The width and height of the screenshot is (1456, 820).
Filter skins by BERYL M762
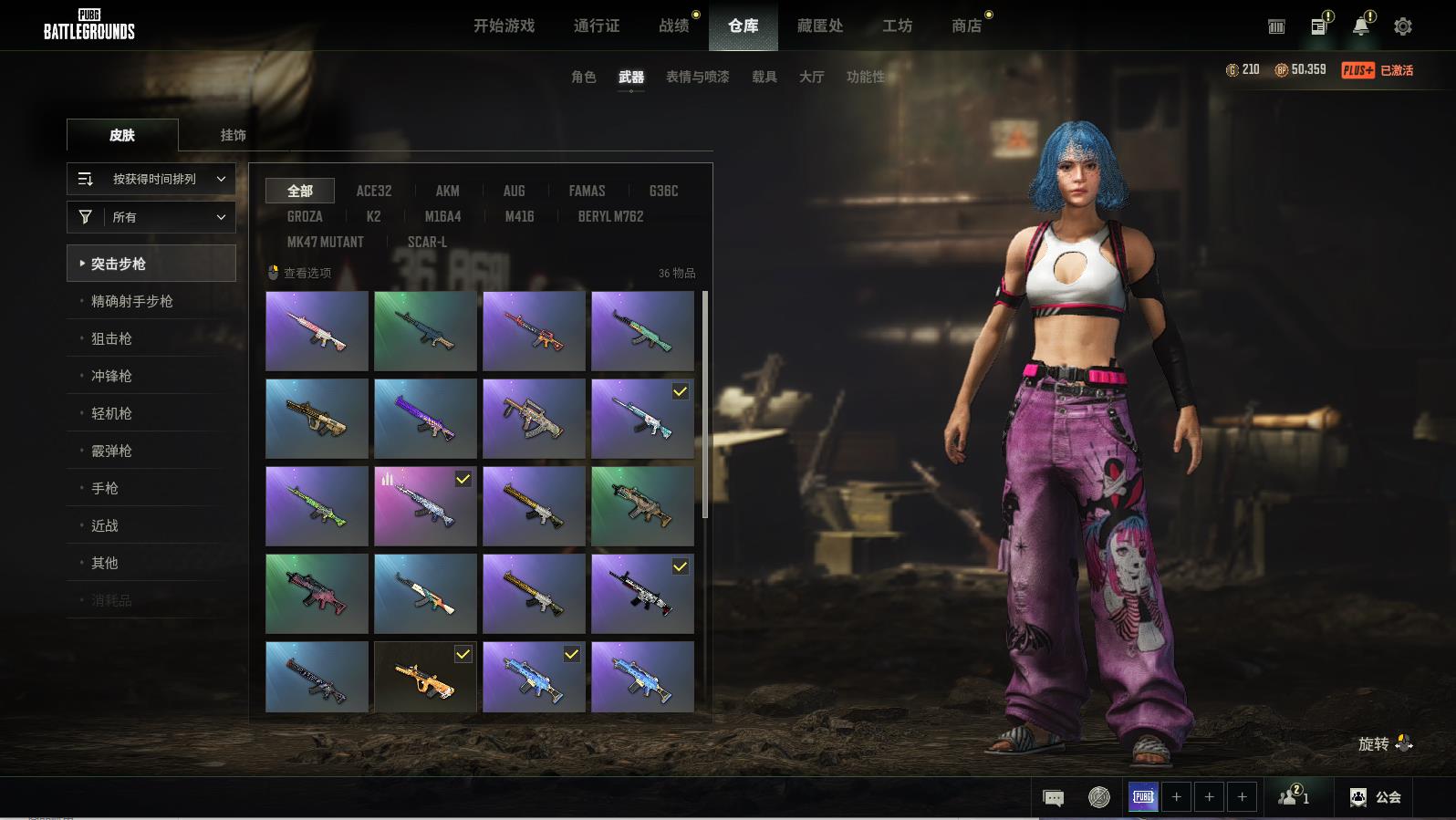pyautogui.click(x=610, y=216)
